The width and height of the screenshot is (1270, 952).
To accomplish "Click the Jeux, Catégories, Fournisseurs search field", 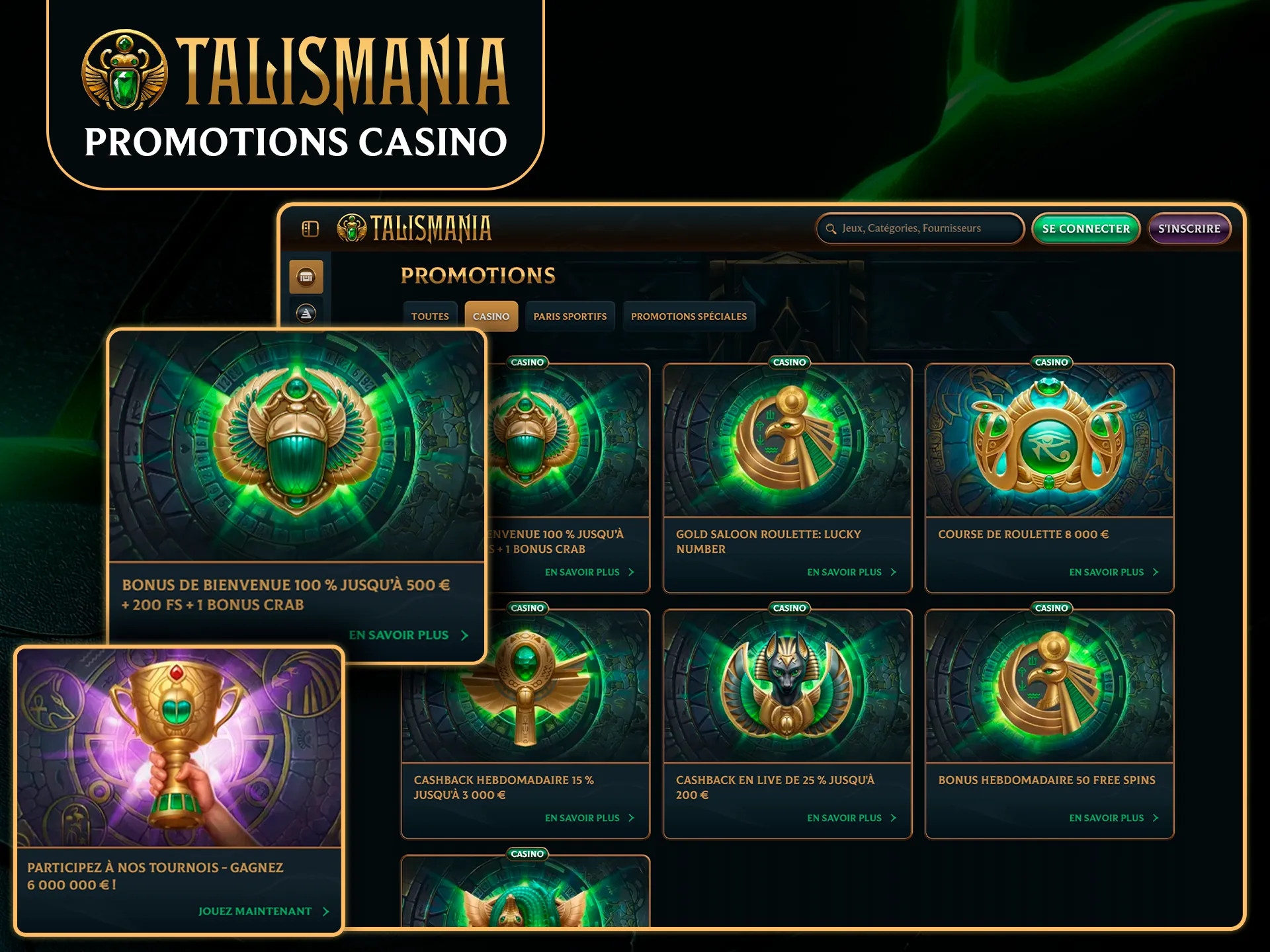I will click(919, 229).
